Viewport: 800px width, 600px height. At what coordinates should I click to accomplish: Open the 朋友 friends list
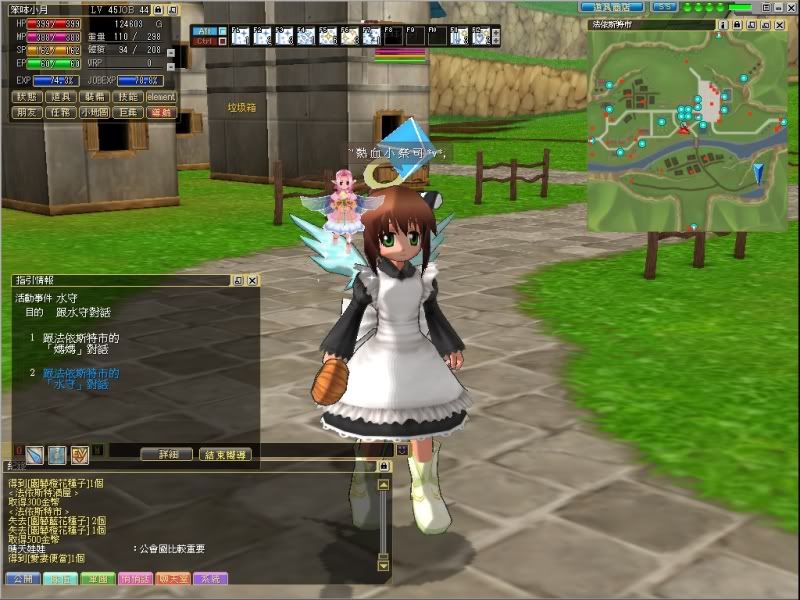27,113
